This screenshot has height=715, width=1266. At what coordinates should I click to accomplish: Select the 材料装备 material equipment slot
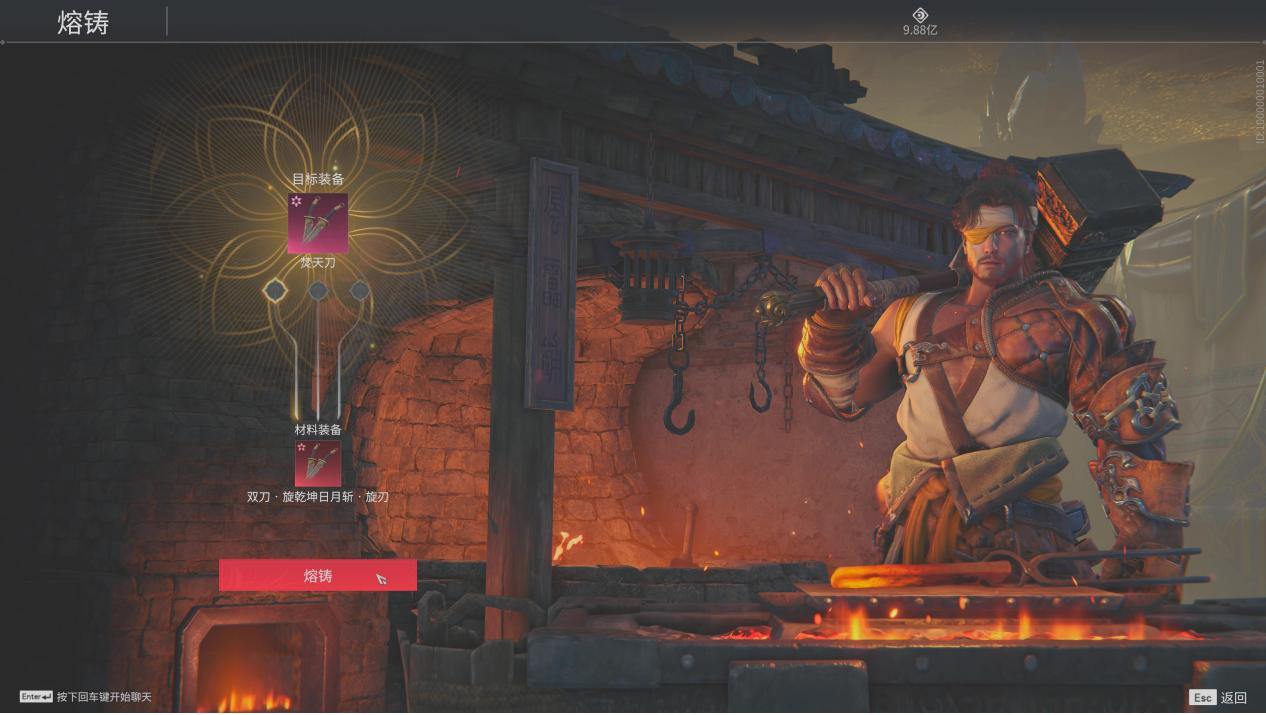click(318, 463)
